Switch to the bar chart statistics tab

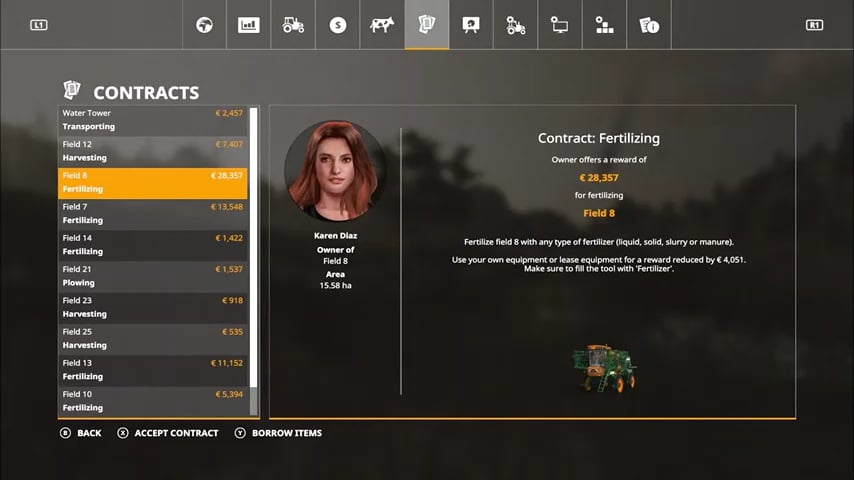tap(248, 25)
